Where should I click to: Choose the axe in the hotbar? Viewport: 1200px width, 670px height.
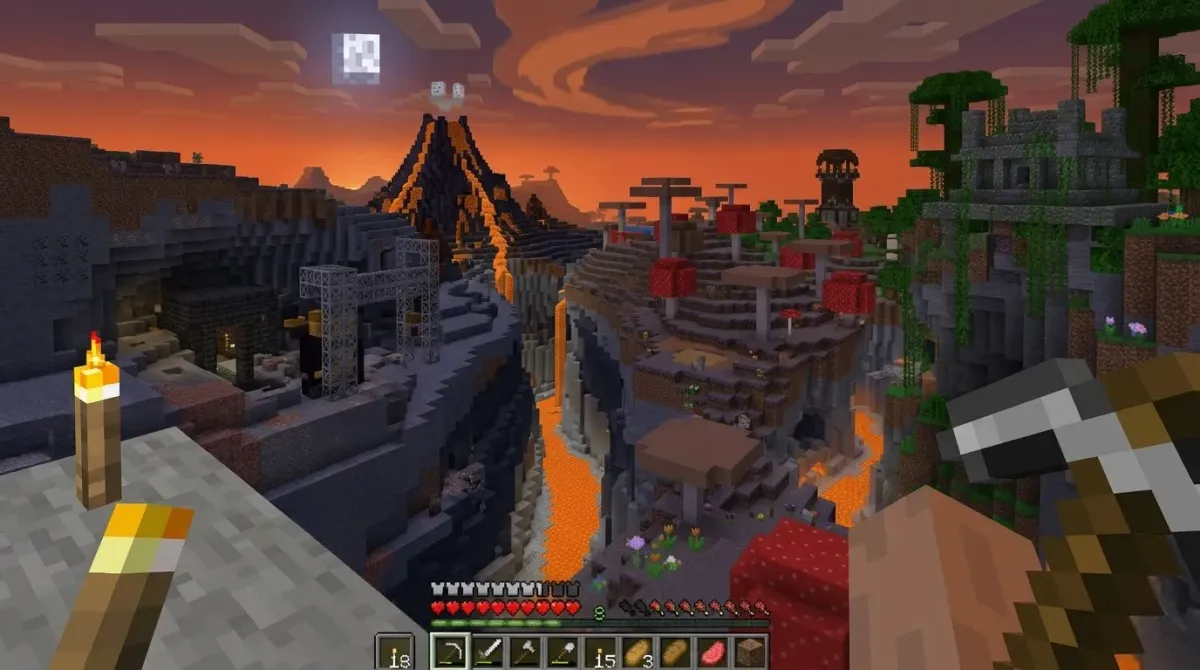coord(524,652)
